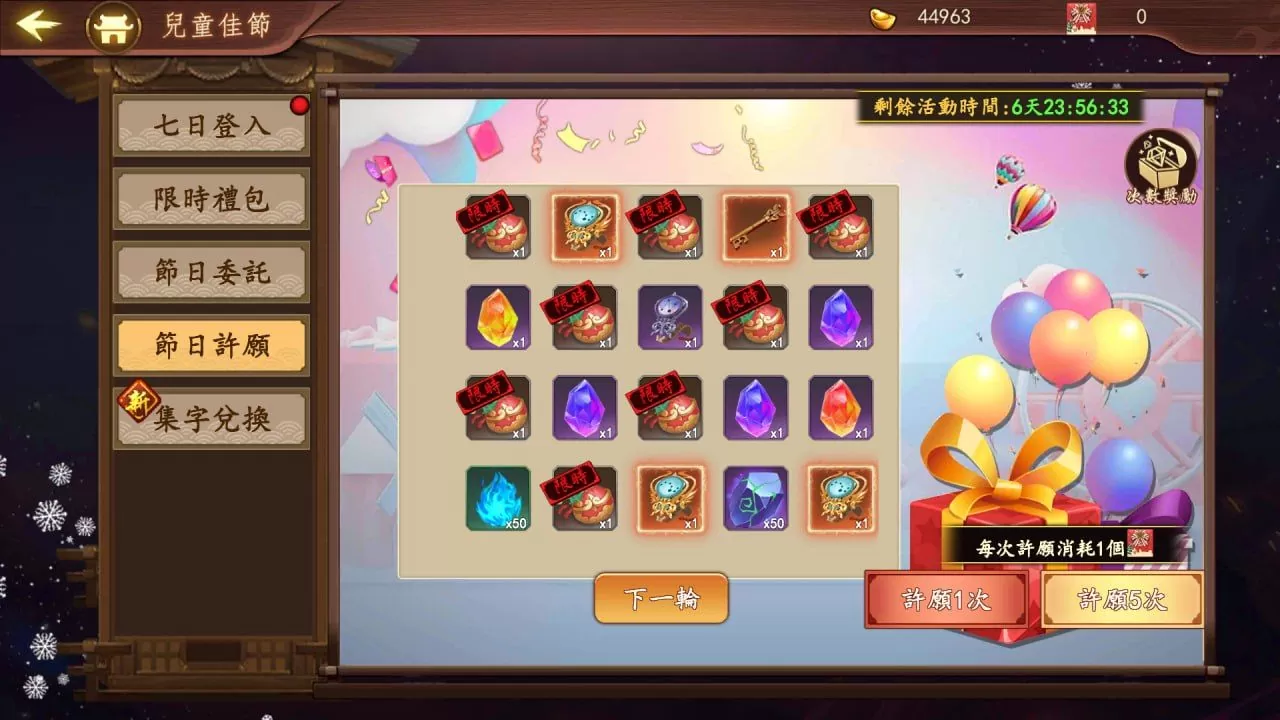Open the 節日許願 tab
This screenshot has width=1280, height=720.
click(x=212, y=345)
